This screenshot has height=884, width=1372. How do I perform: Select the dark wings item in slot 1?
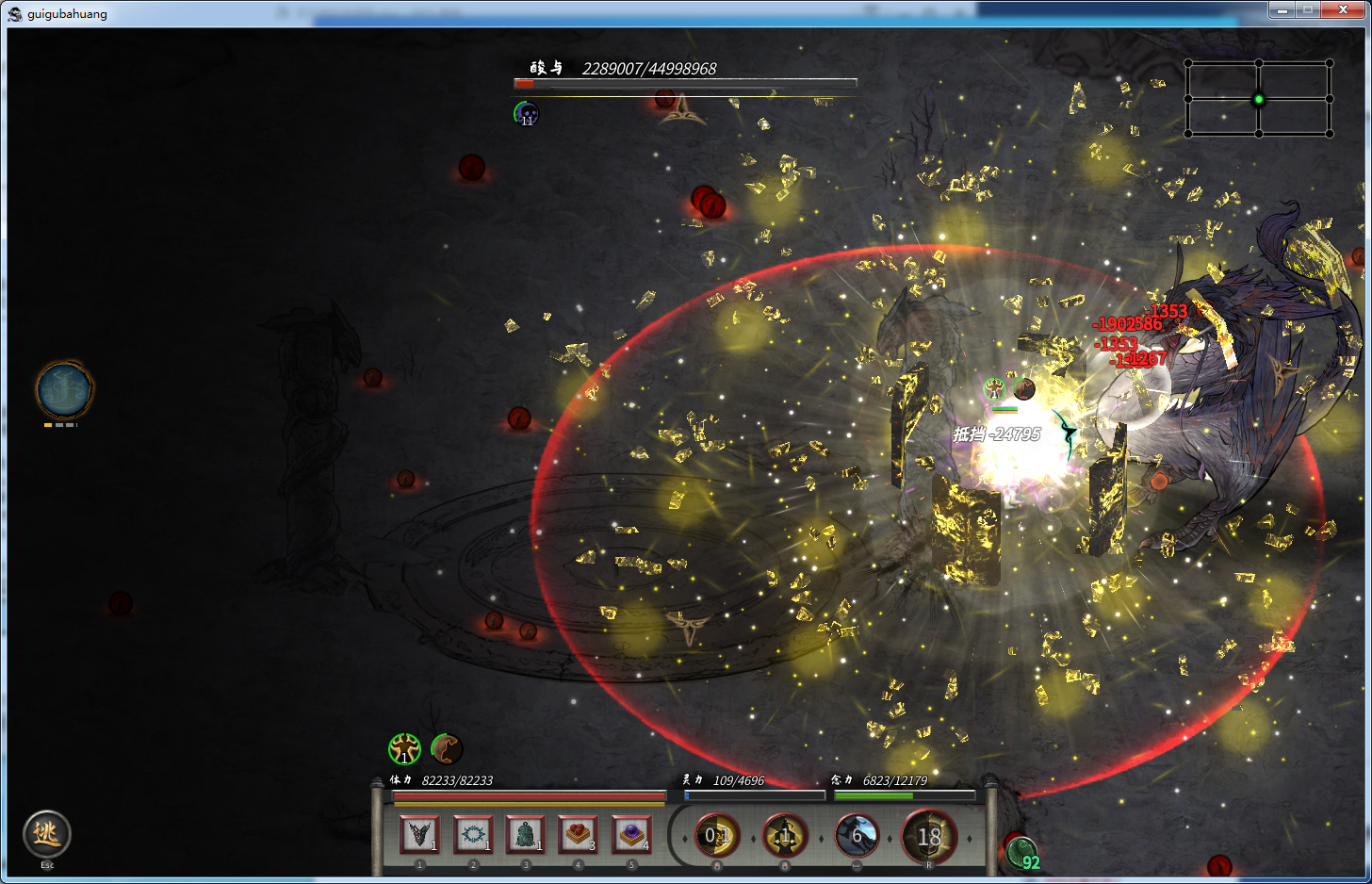[x=419, y=834]
